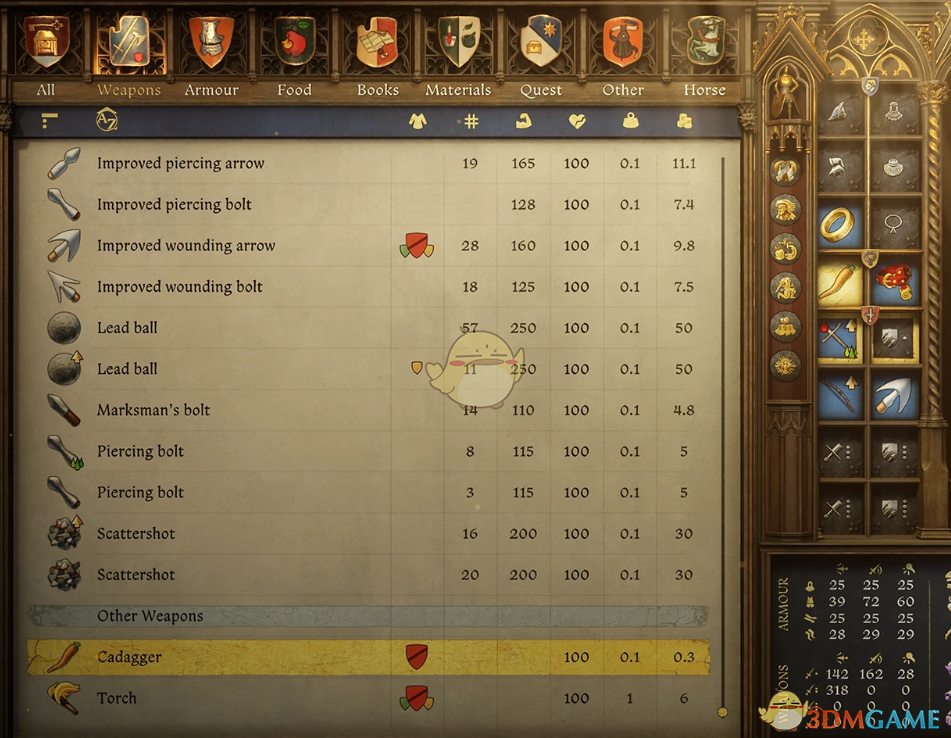Choose the Torch item row
Image resolution: width=951 pixels, height=738 pixels.
(116, 698)
